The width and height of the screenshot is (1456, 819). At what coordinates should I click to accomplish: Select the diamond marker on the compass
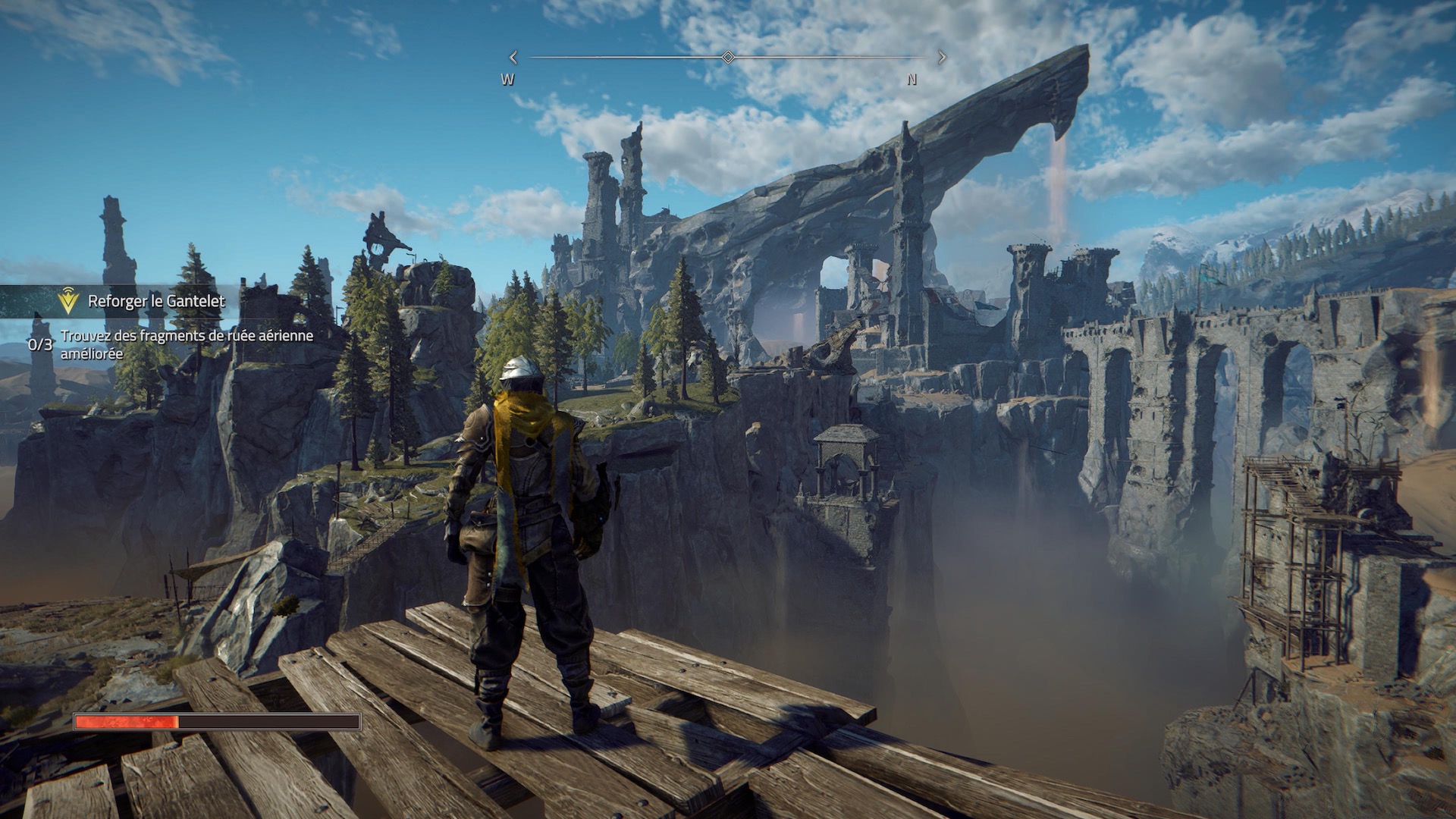coord(728,57)
